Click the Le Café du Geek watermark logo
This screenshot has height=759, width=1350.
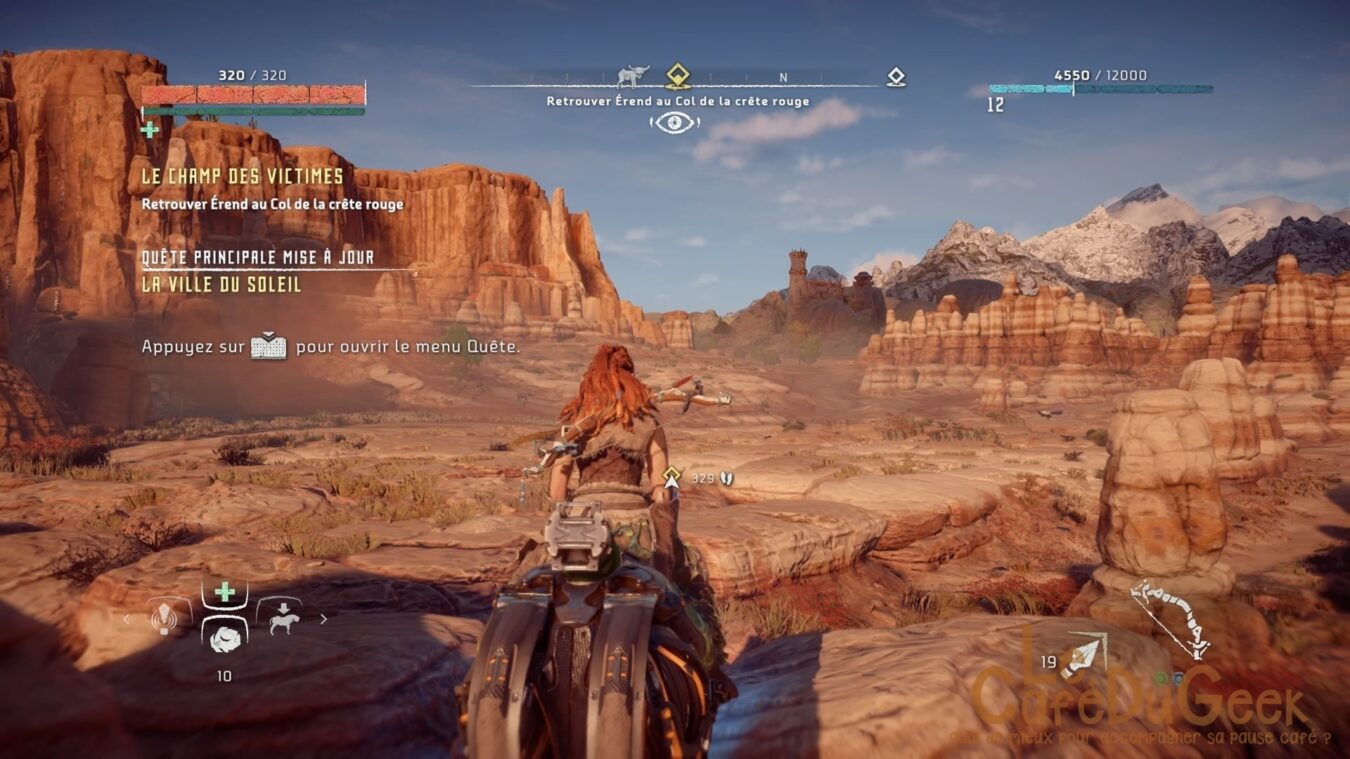coord(1140,695)
